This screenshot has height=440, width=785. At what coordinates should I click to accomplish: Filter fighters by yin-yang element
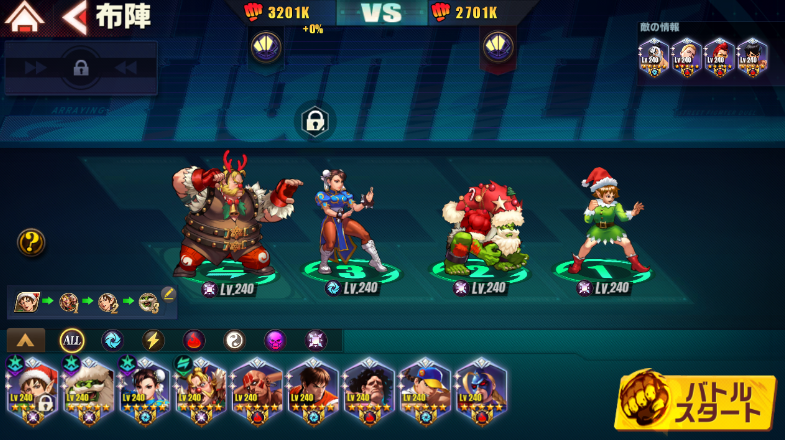click(234, 340)
